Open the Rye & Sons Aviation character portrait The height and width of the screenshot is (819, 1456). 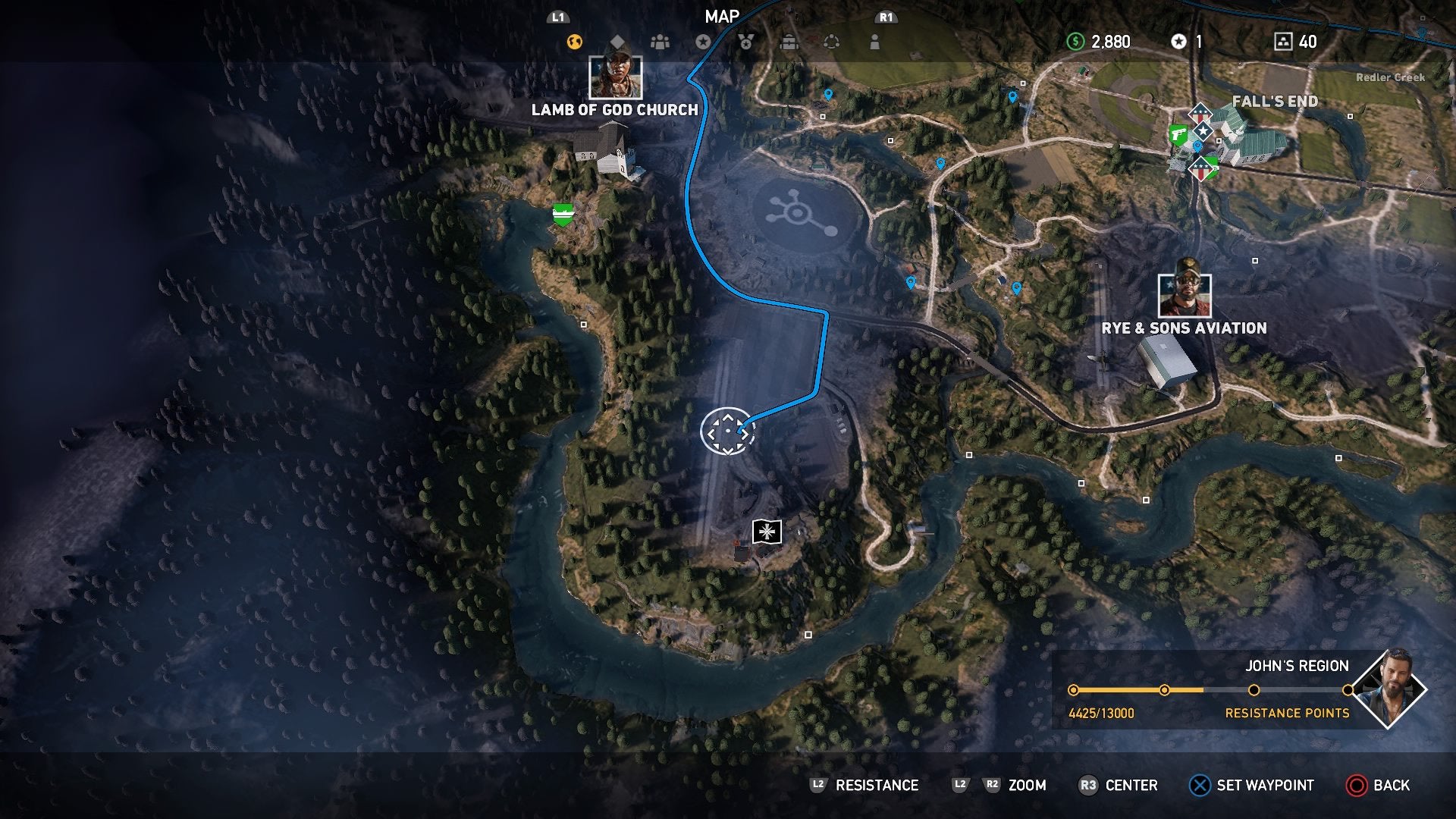(1185, 296)
